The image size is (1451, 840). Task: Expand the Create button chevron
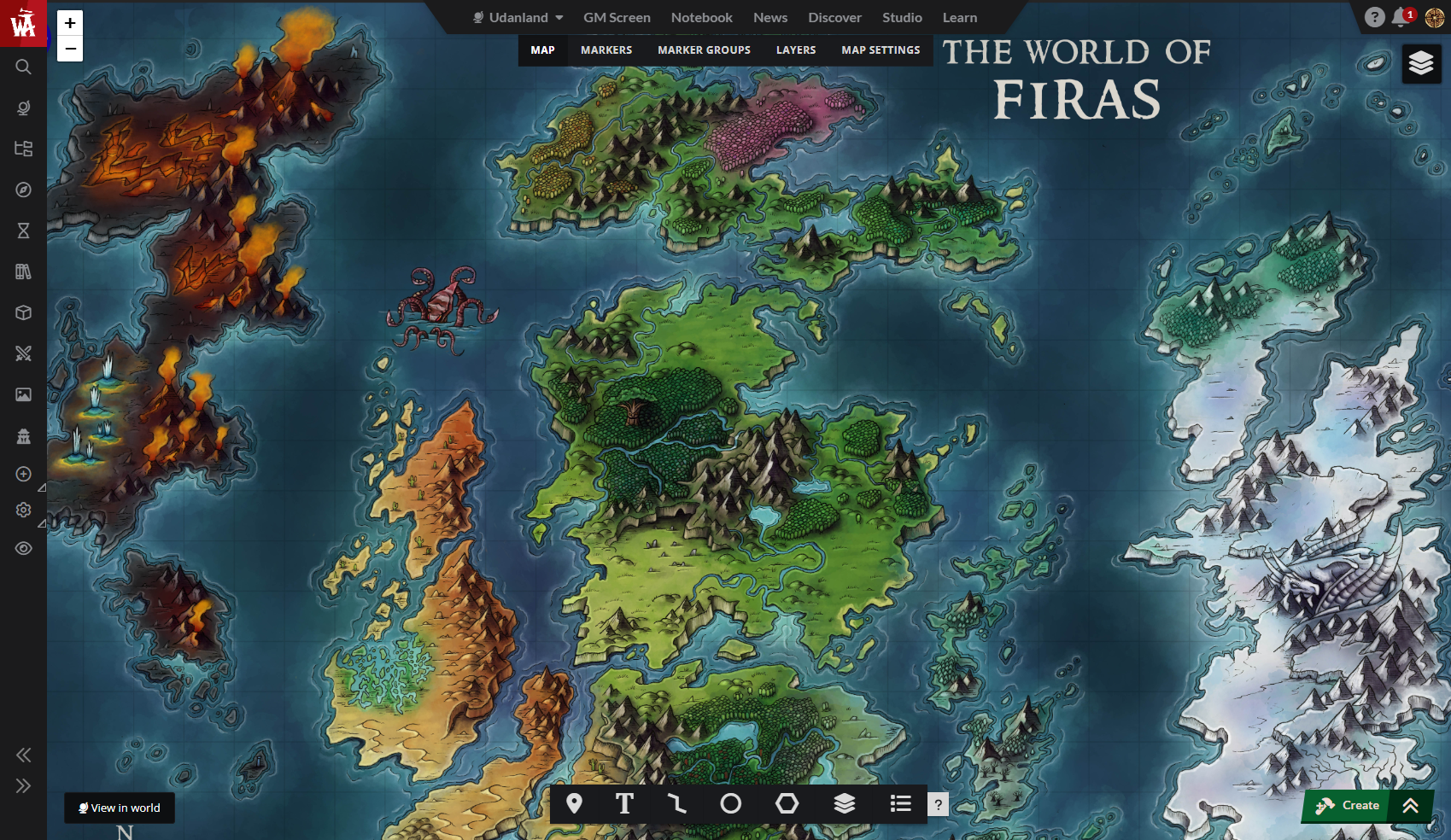pos(1409,805)
